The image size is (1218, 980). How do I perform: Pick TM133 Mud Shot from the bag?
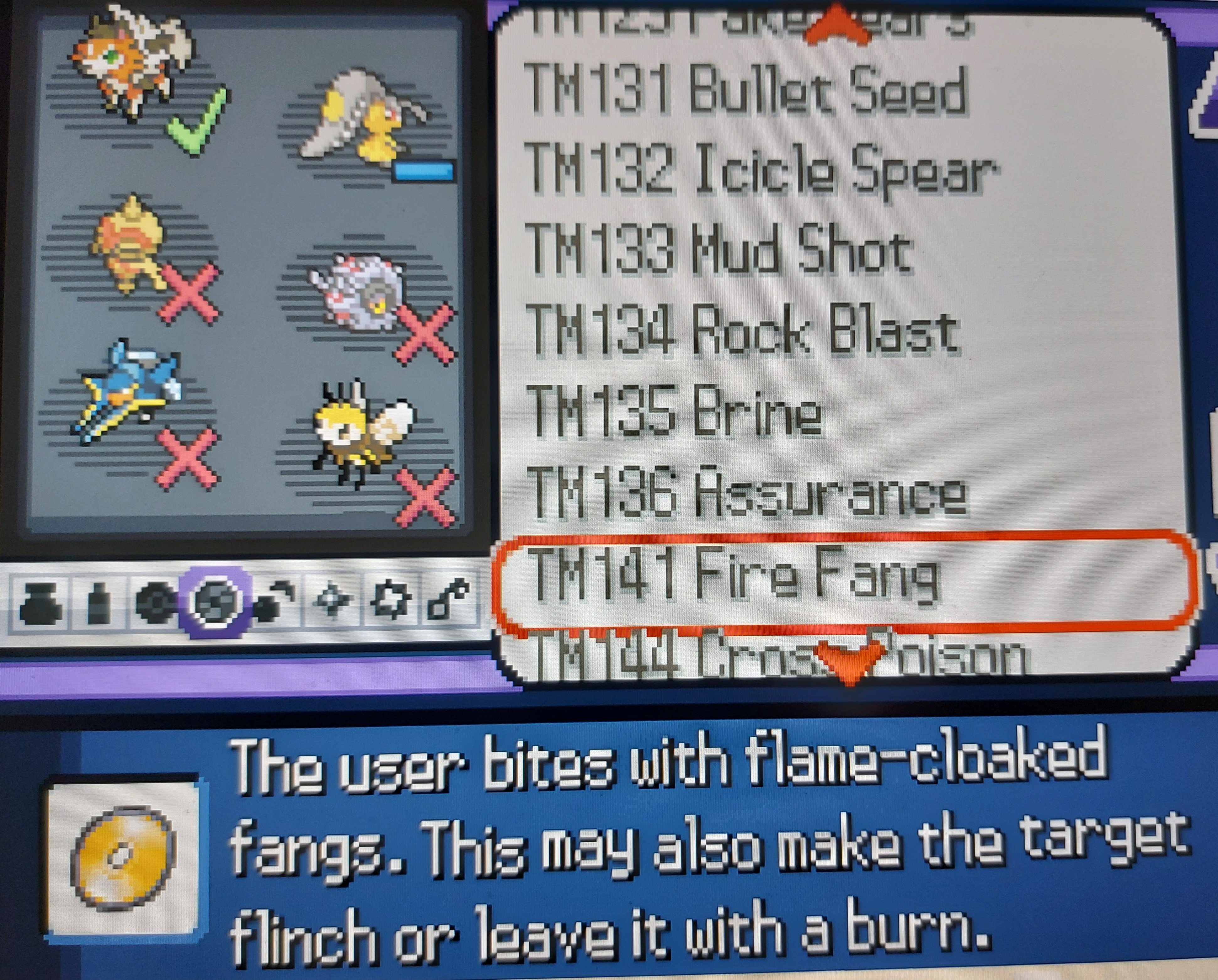720,250
